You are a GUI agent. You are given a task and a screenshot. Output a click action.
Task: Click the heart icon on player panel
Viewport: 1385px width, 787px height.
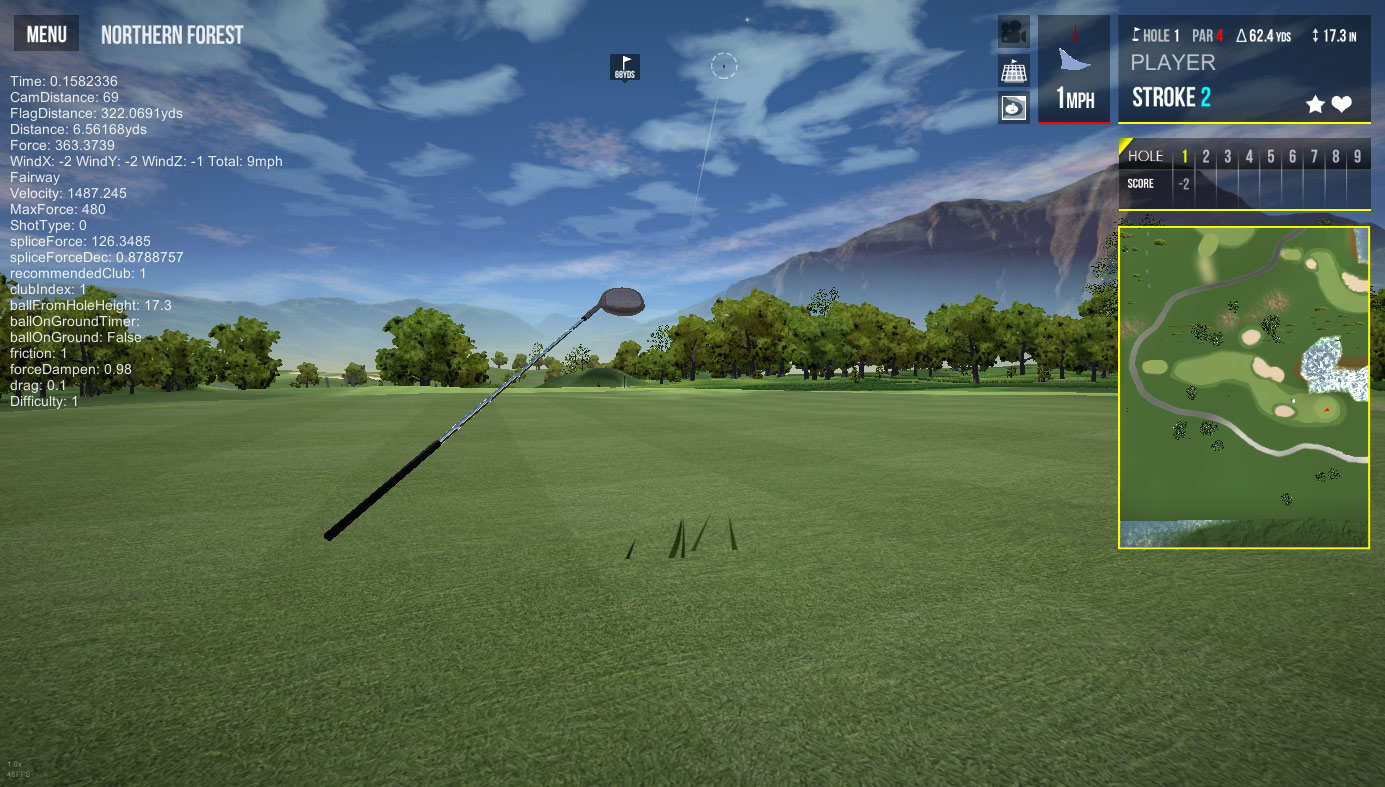coord(1342,104)
